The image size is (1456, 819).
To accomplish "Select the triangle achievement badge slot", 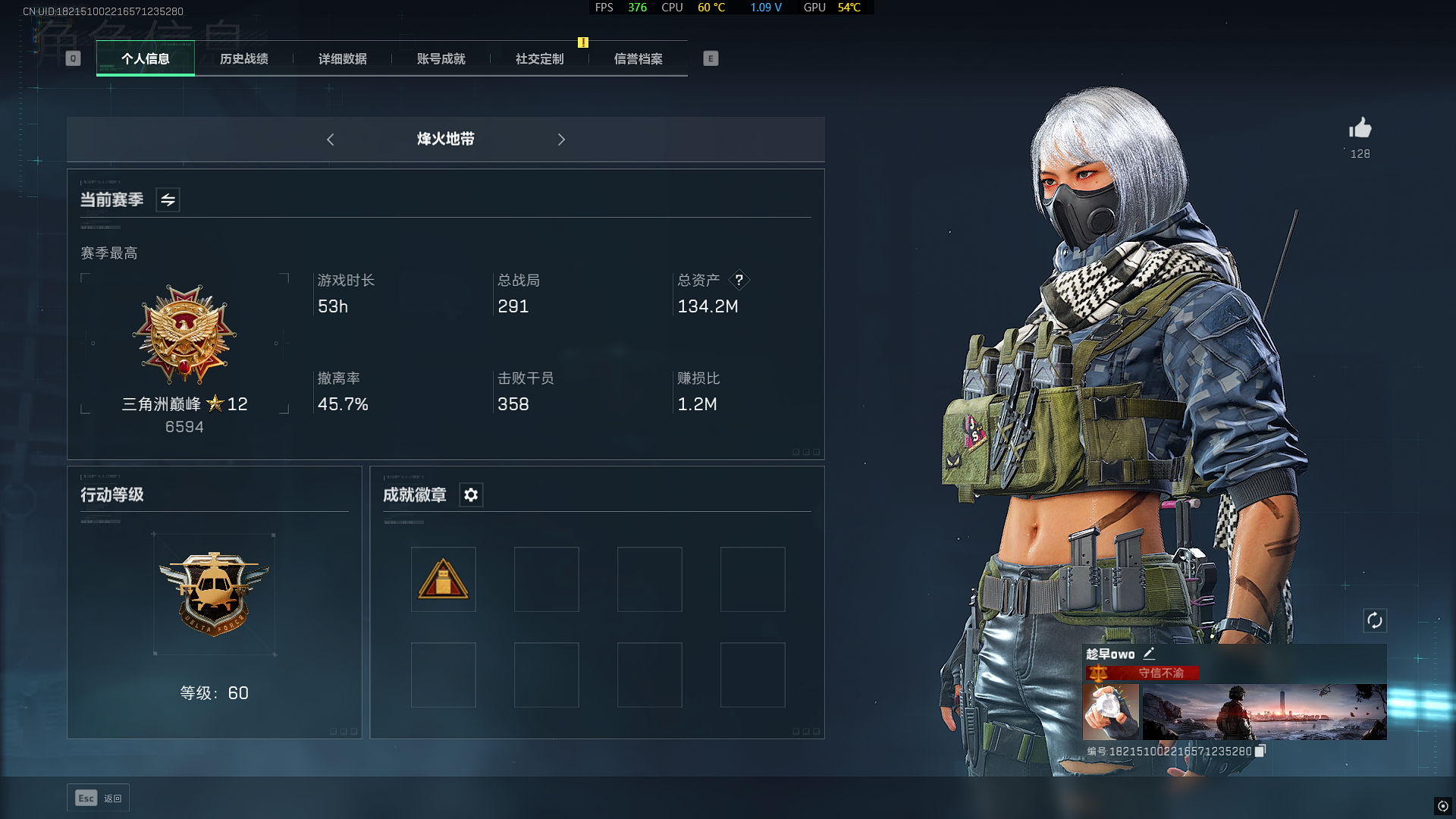I will click(444, 579).
